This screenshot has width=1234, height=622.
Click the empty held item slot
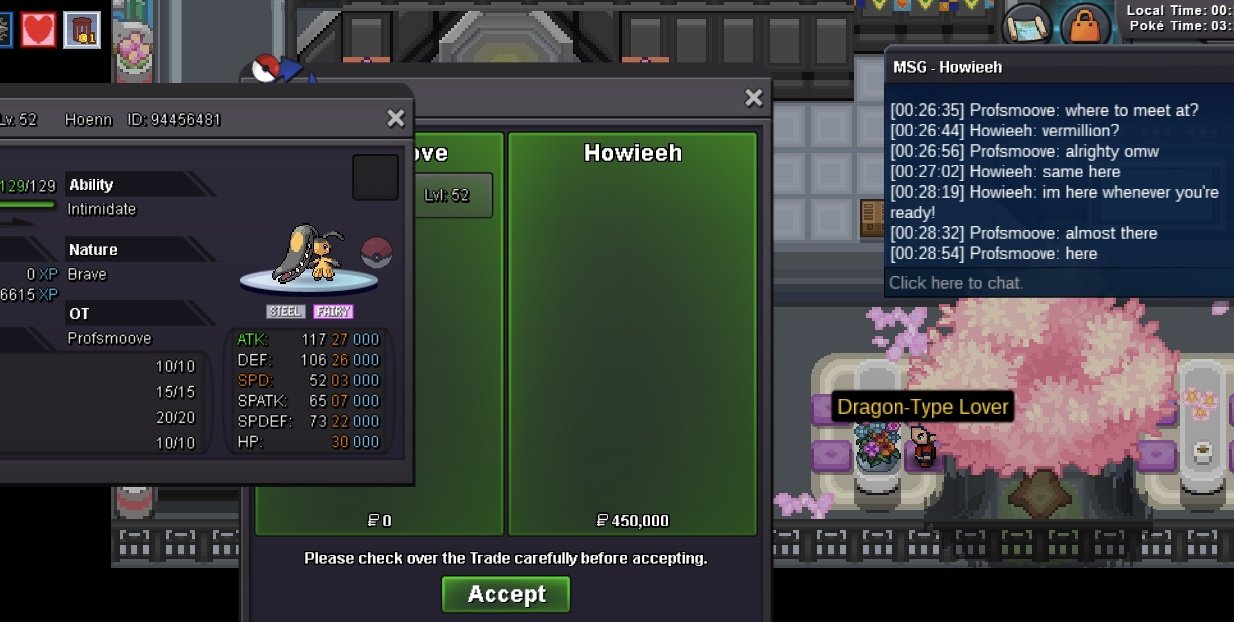pyautogui.click(x=375, y=178)
